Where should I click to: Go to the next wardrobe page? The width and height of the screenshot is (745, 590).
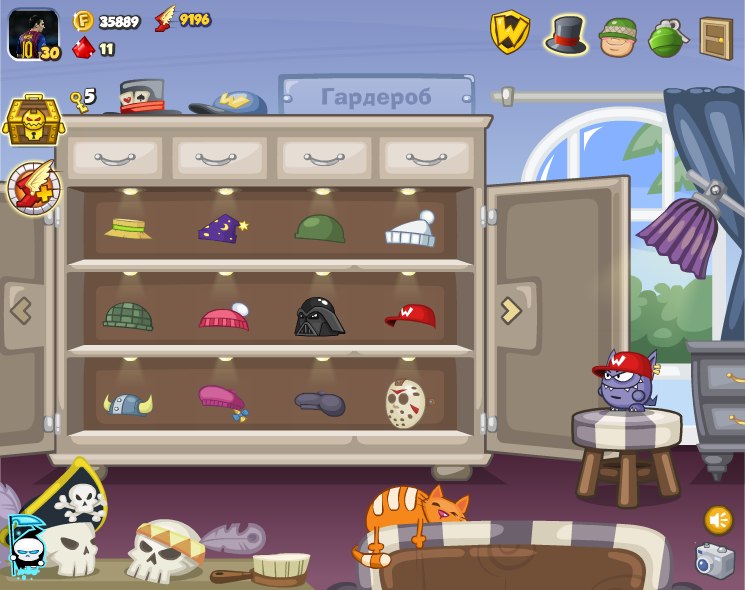(x=511, y=310)
